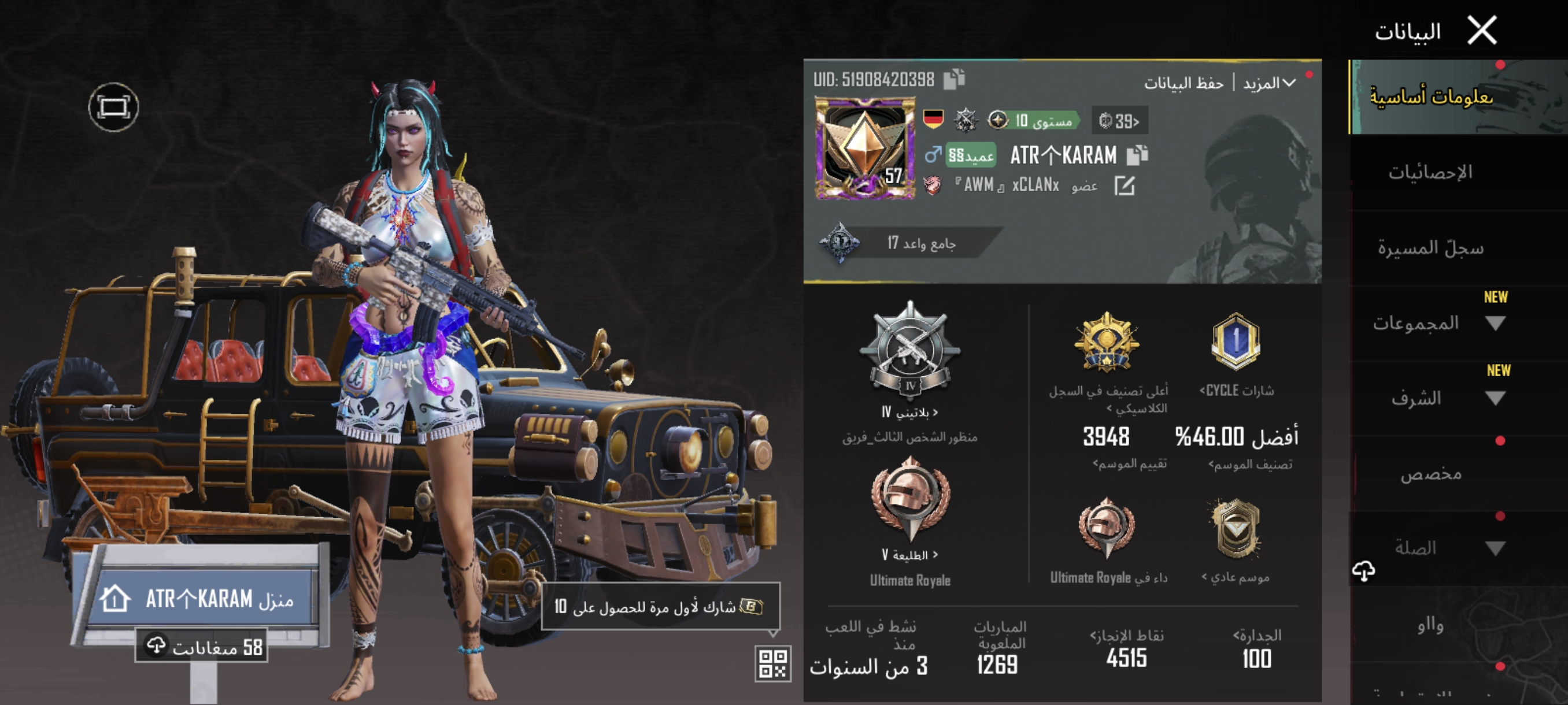Screen dimensions: 1568x705
Task: Open the مخصص custom tab
Action: coord(1430,473)
